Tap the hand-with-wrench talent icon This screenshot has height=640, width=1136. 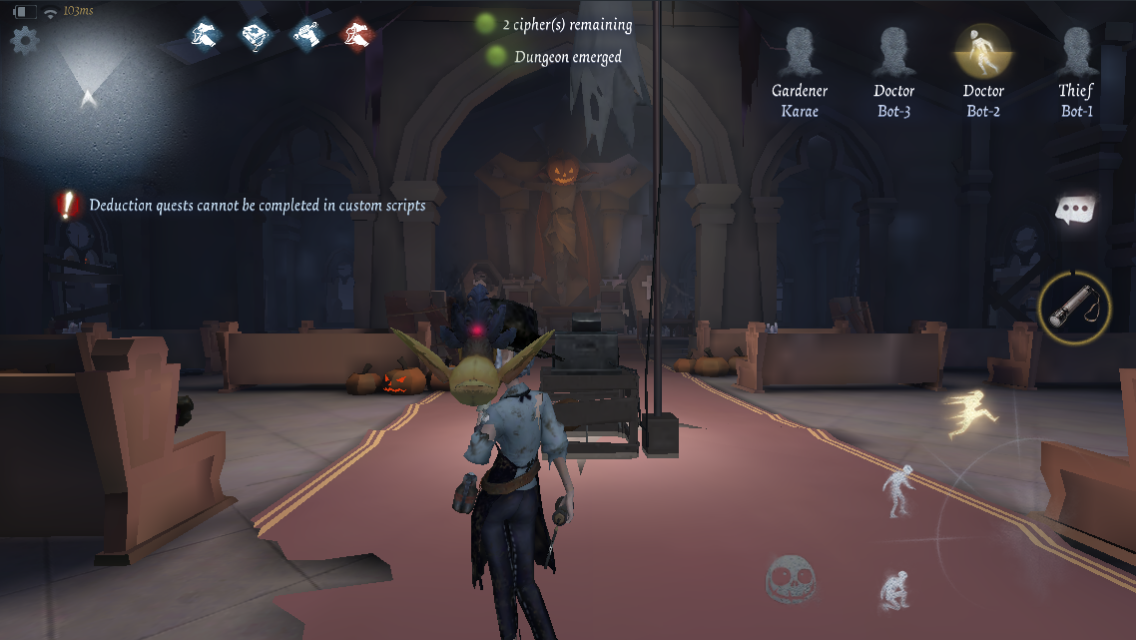(307, 35)
